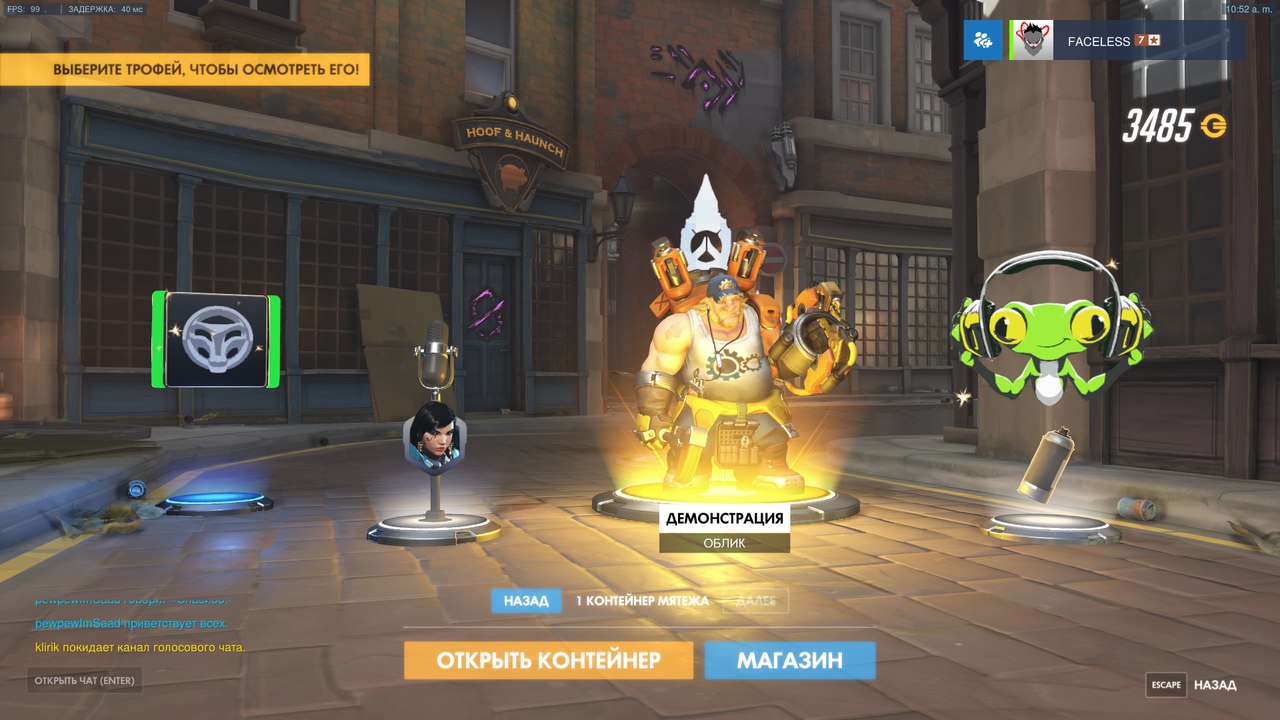Open the social group icon menu

point(982,41)
